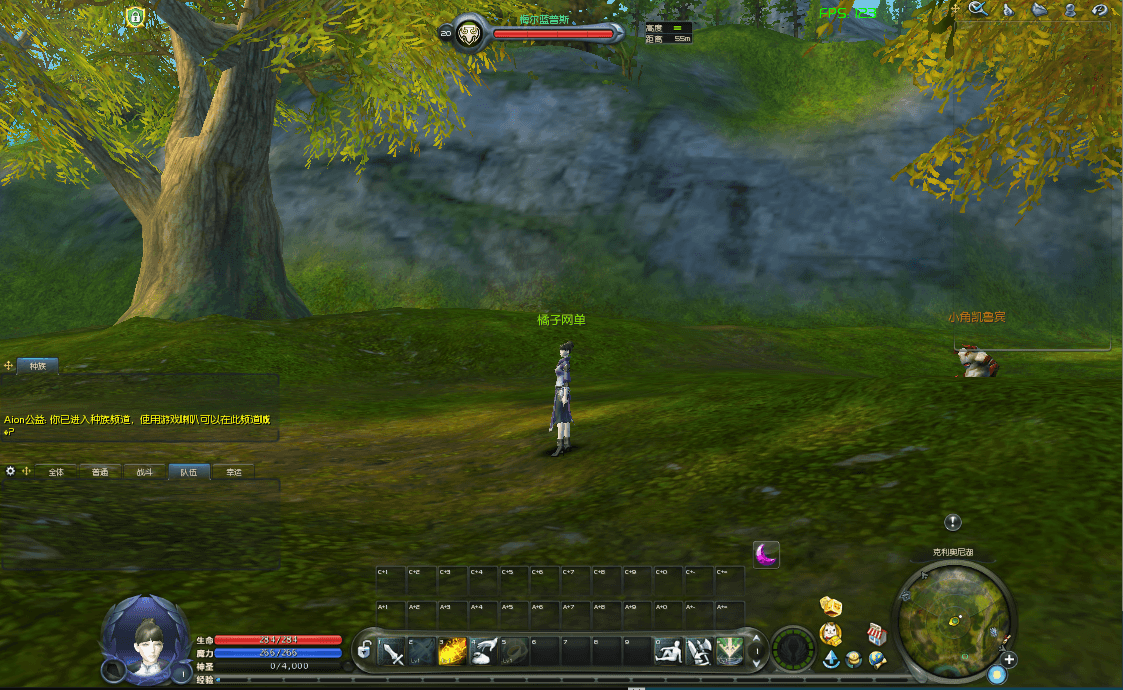Activate the gathering hand skill in slot 4

pos(484,652)
